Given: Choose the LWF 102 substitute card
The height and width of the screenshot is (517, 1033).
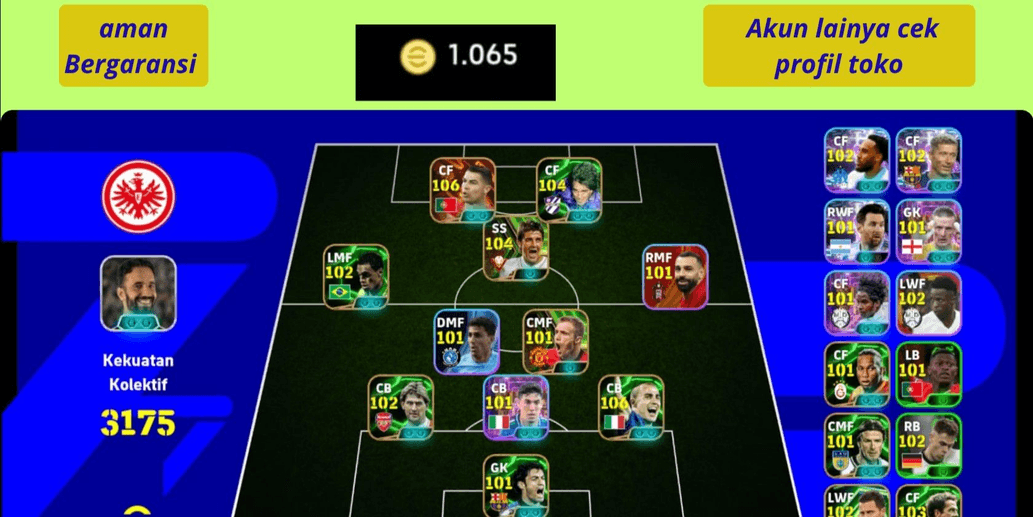Looking at the screenshot, I should 928,302.
